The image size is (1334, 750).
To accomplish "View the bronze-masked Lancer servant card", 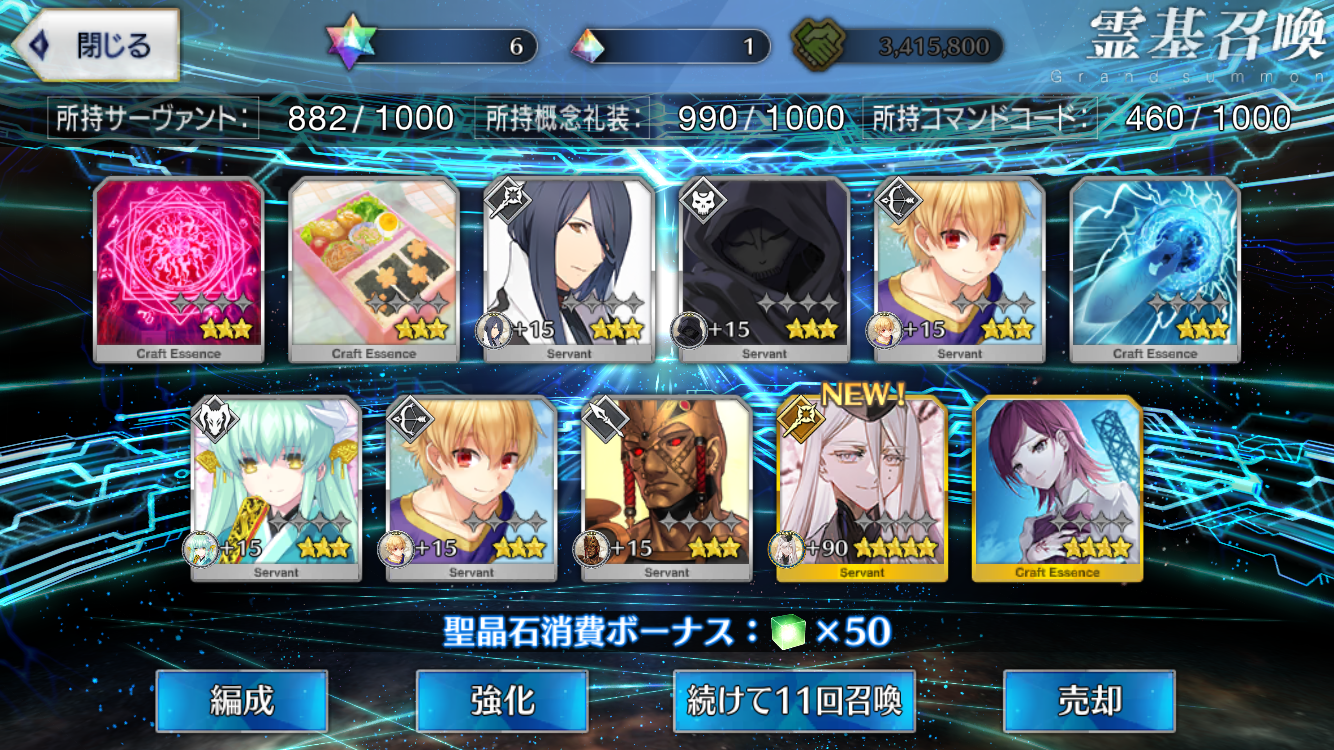I will click(667, 488).
